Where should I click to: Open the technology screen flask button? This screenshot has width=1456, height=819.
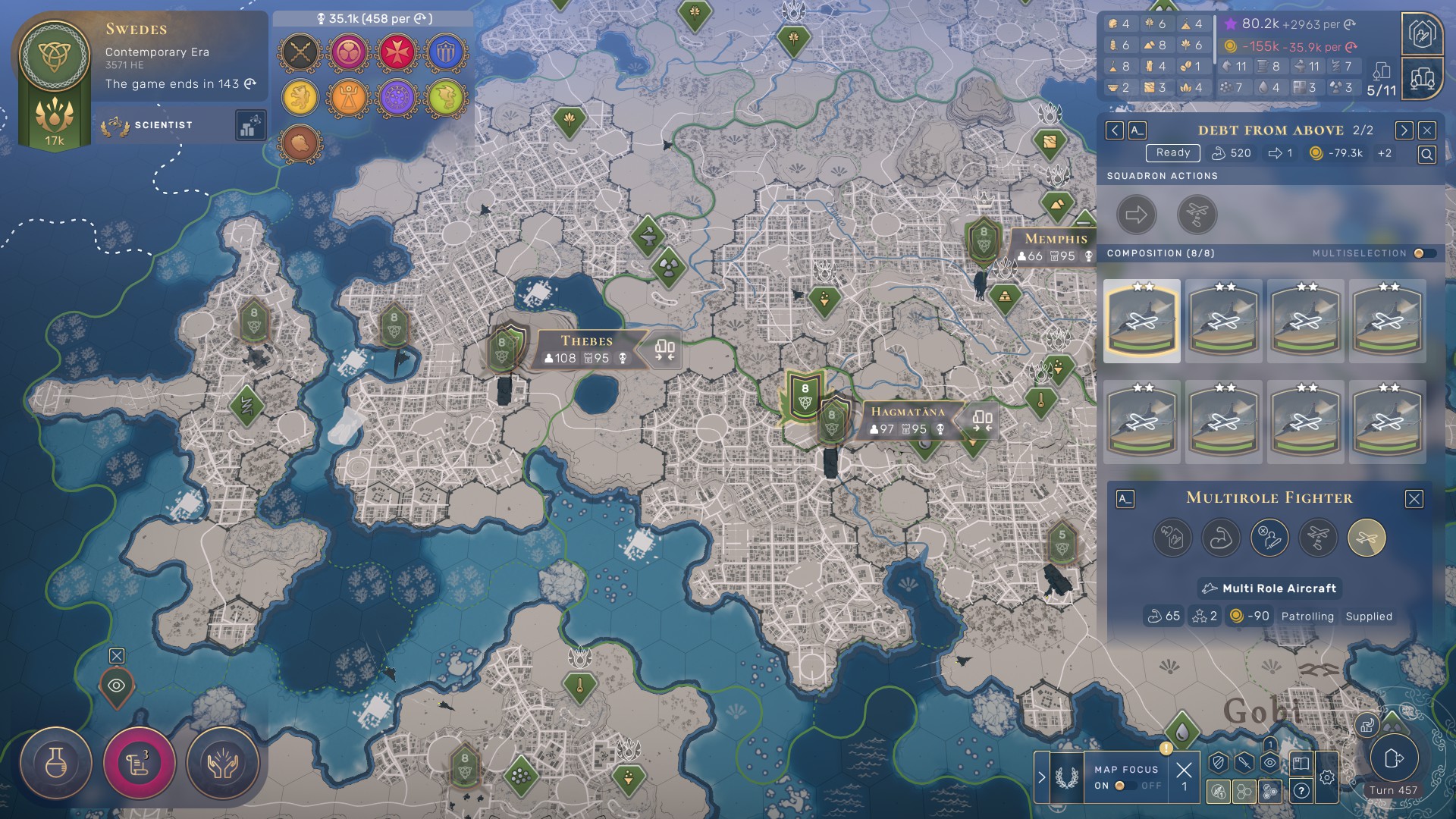tap(55, 763)
